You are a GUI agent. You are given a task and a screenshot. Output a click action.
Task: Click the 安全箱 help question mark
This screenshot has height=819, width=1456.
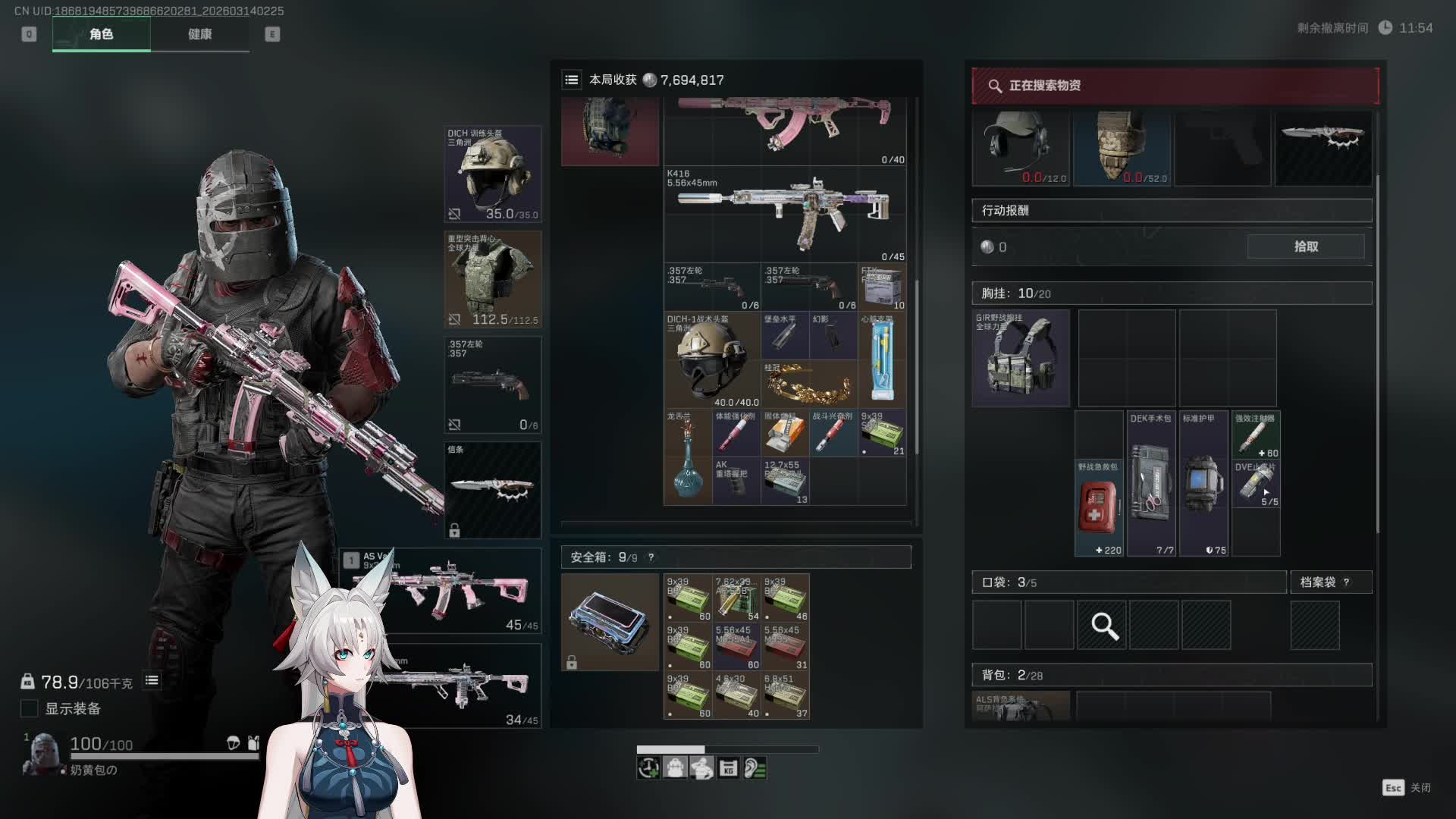point(651,557)
